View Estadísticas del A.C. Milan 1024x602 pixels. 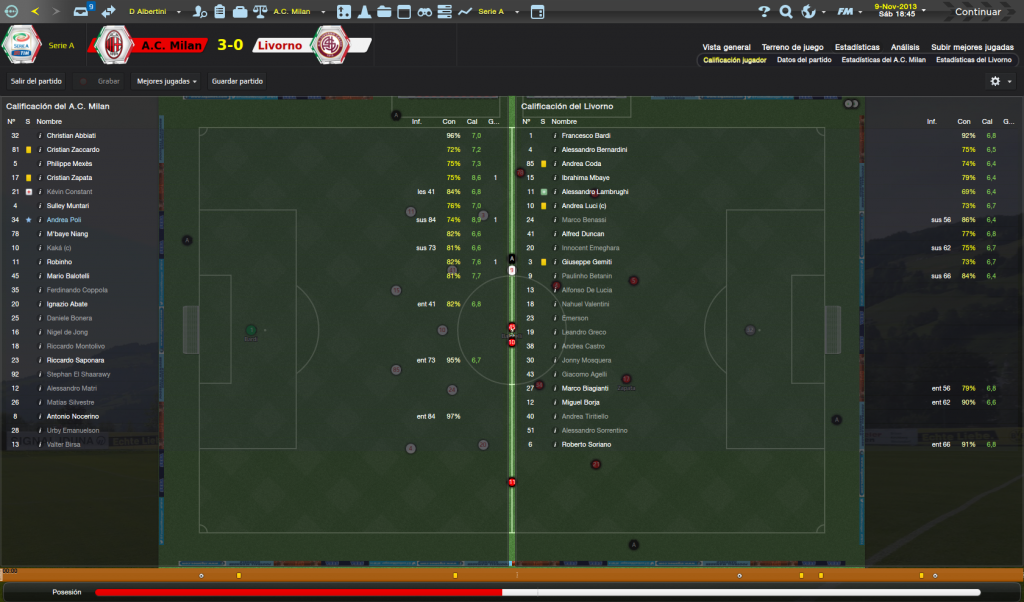point(881,60)
